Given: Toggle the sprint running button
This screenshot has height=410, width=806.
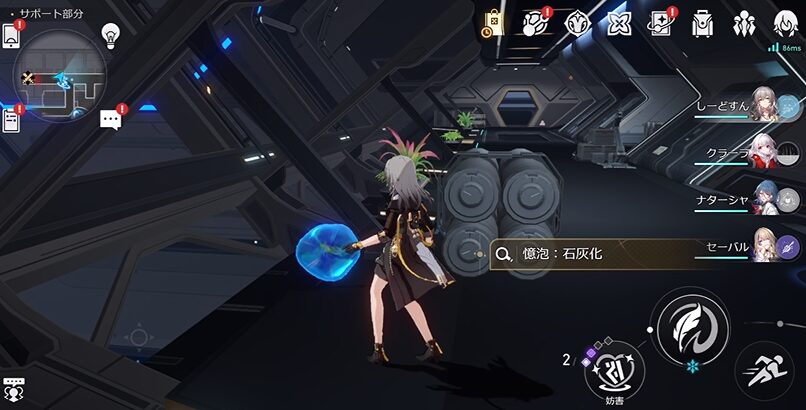Looking at the screenshot, I should point(765,369).
